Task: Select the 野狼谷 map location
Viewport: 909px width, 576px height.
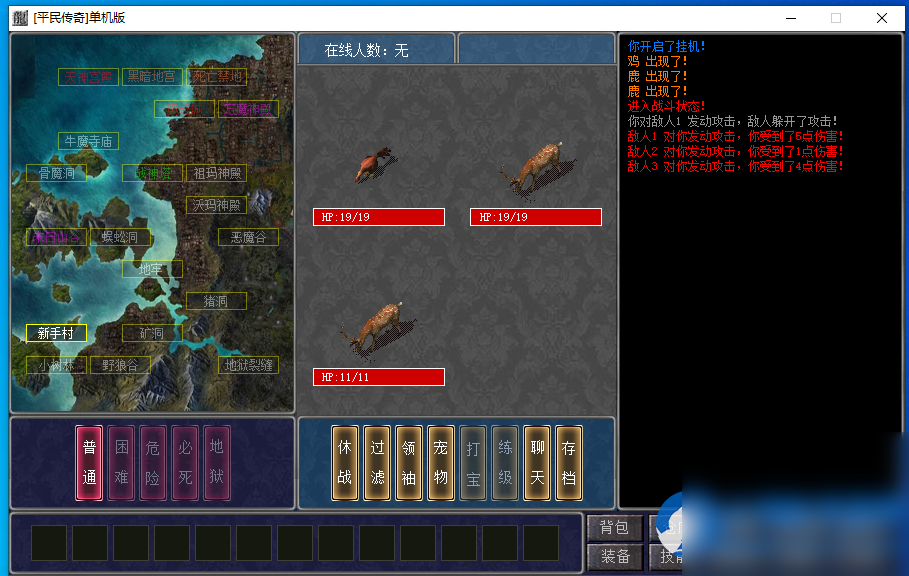Action: [x=120, y=365]
